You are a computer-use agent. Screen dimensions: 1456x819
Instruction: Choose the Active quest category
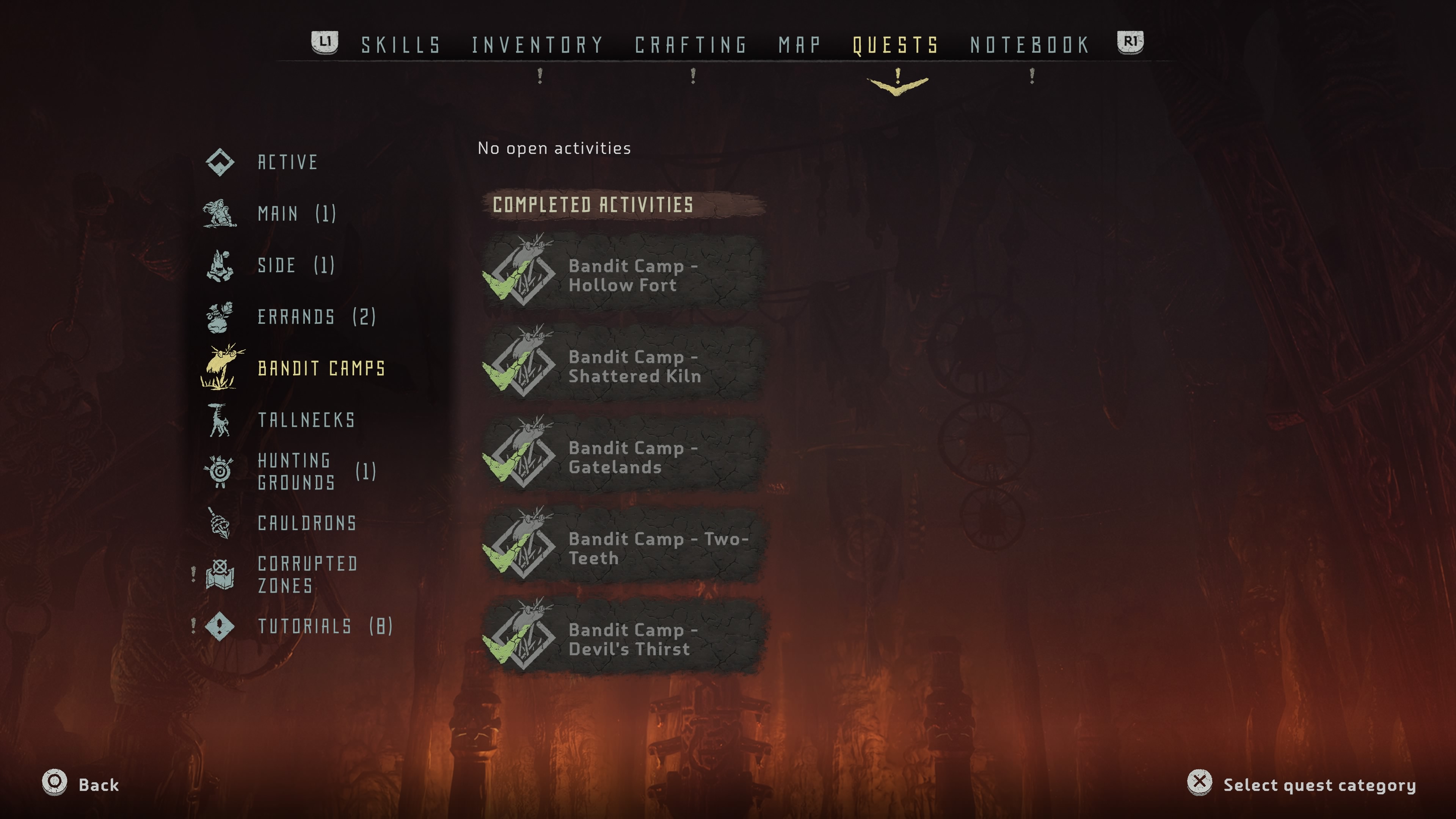coord(287,162)
